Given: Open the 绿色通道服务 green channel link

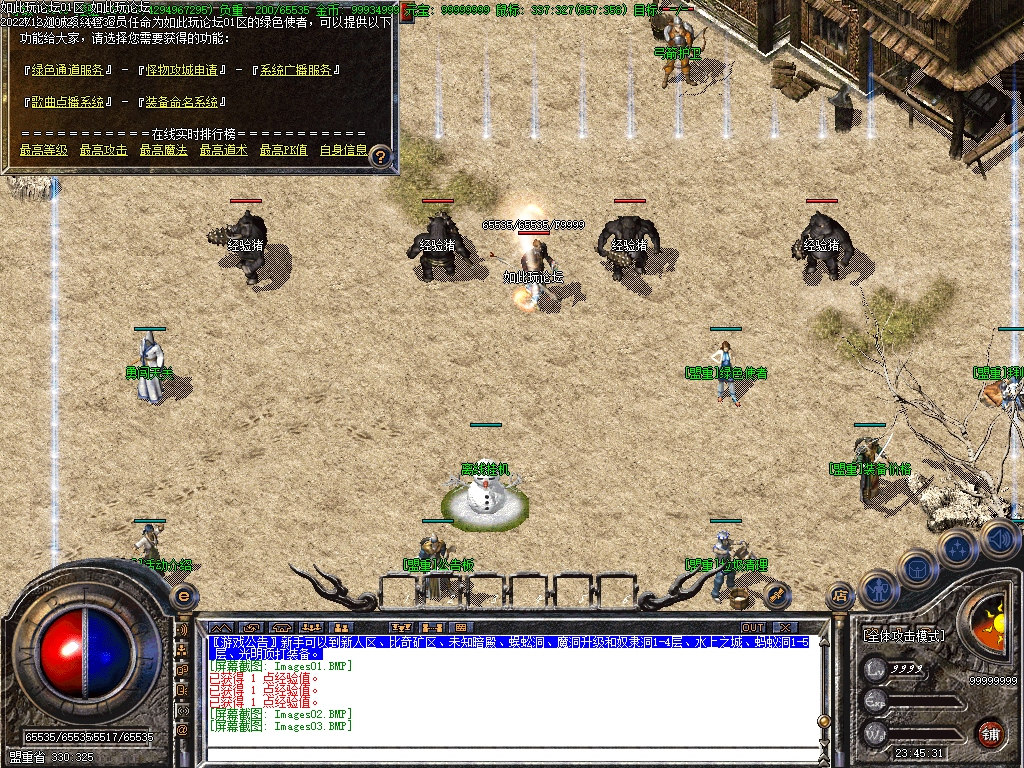Looking at the screenshot, I should (x=68, y=70).
